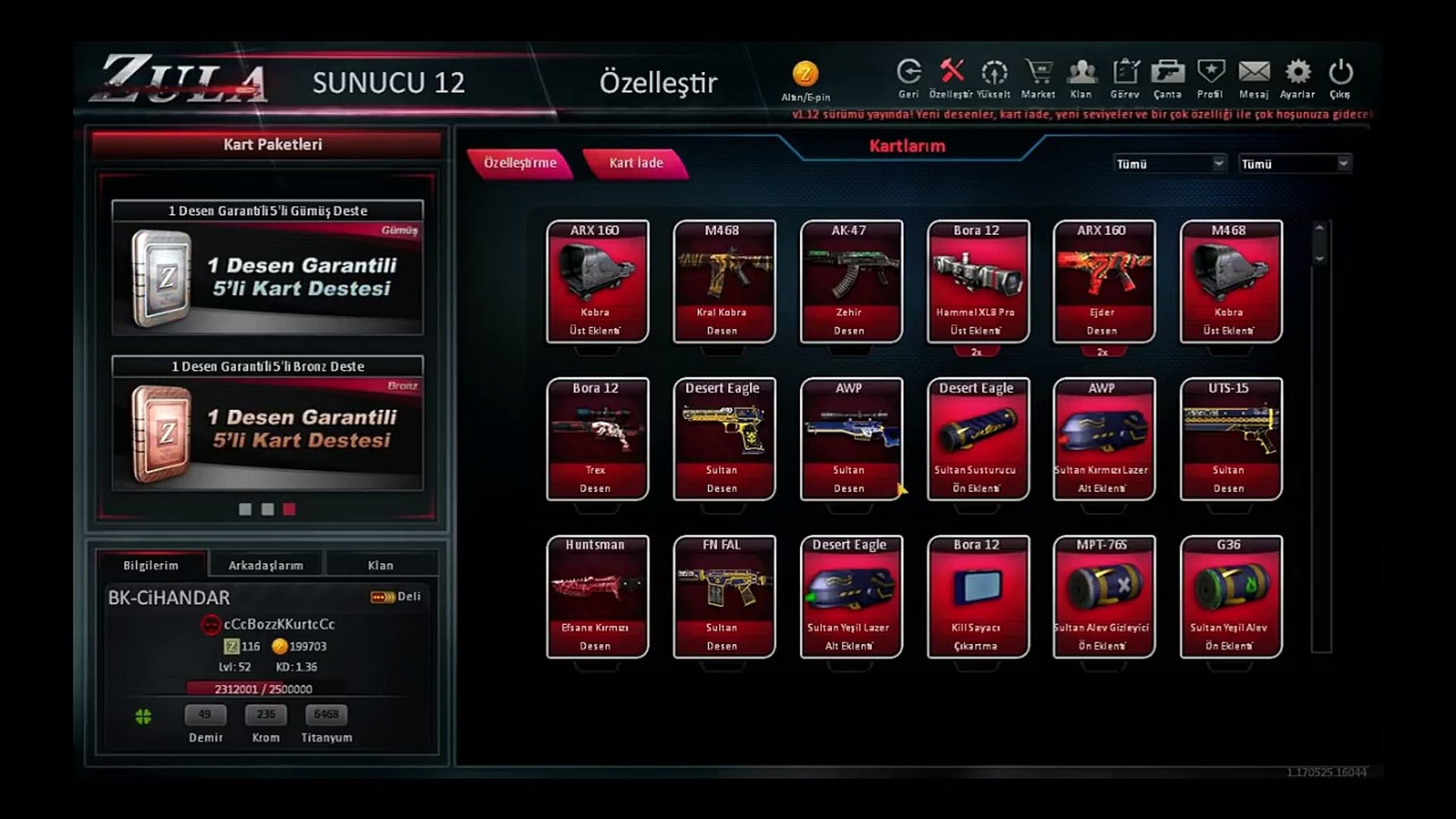Go back with the Geri button
The image size is (1456, 819).
pos(908,77)
